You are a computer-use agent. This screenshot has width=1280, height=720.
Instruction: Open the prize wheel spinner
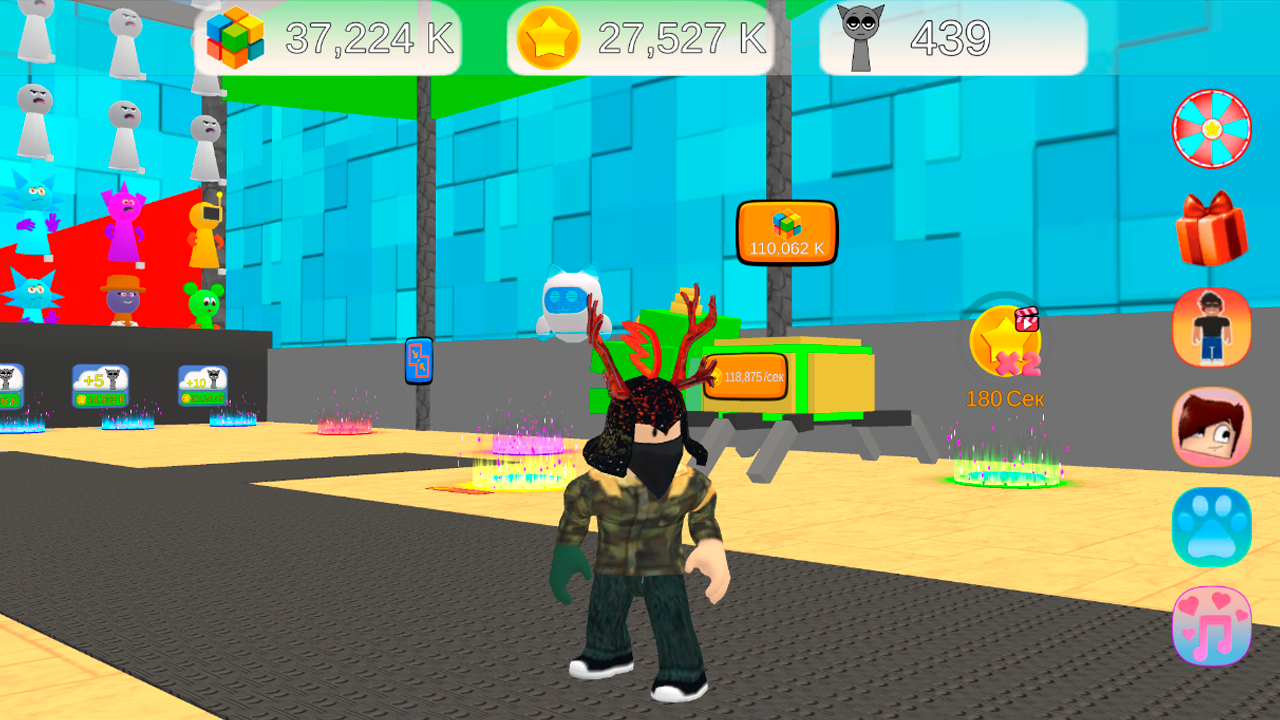[x=1211, y=129]
